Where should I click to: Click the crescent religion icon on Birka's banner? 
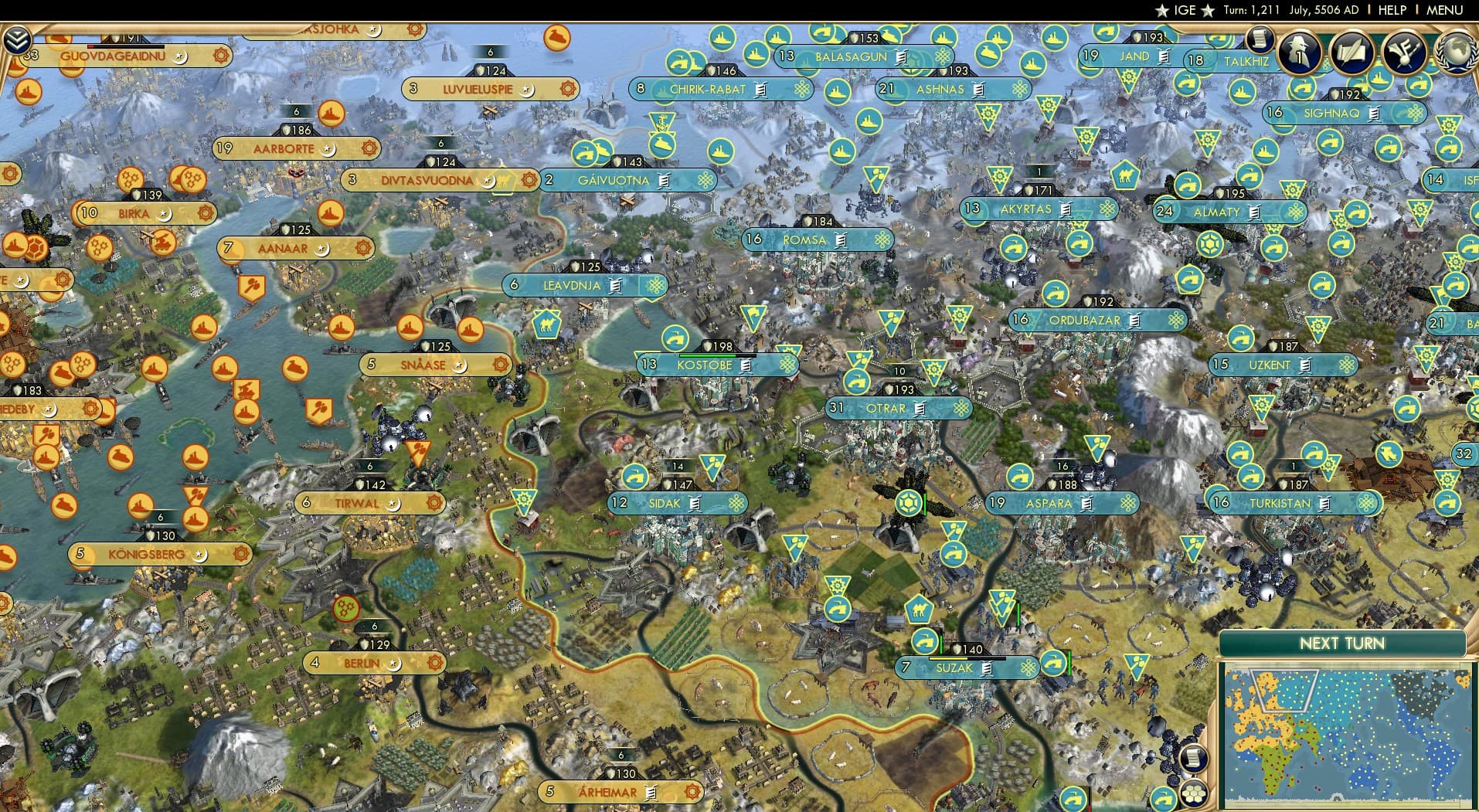(x=165, y=214)
